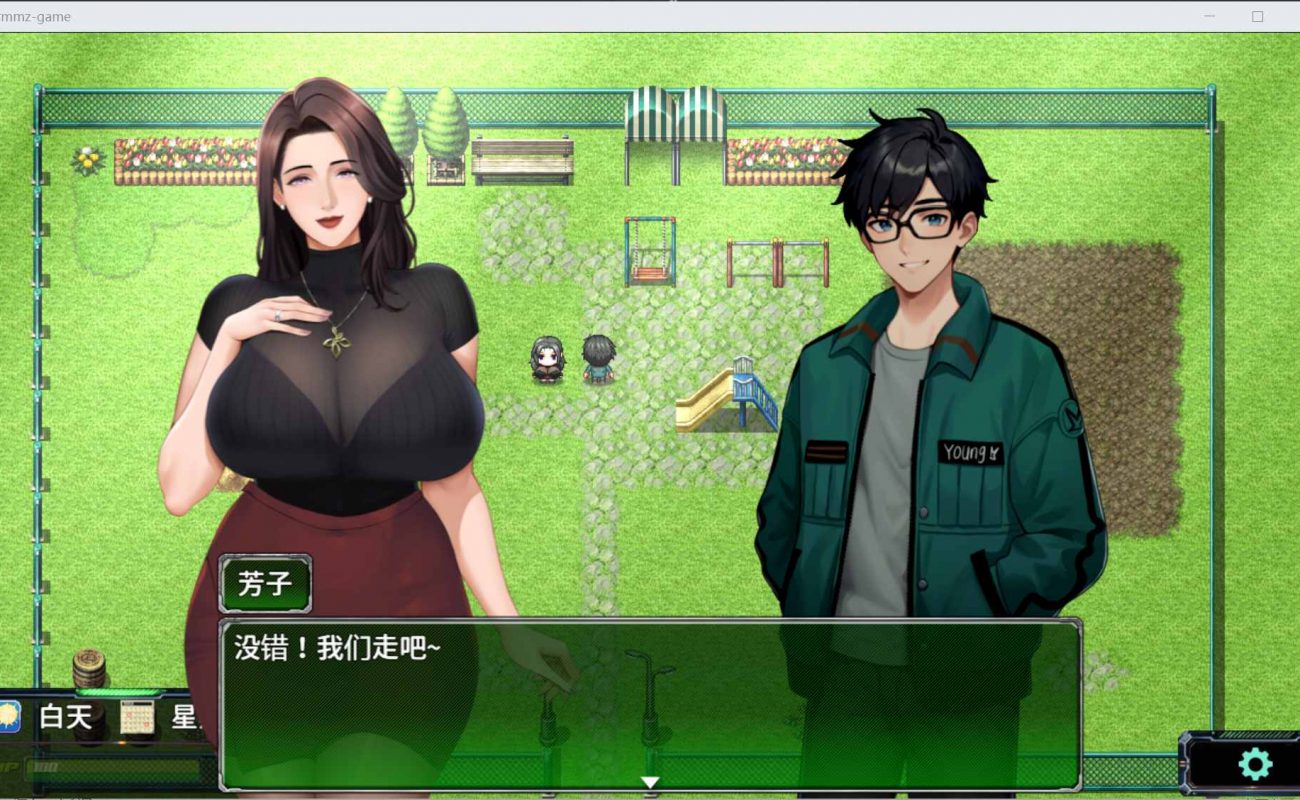Screen dimensions: 1300x800
Task: Open settings with the gear icon
Action: [1254, 764]
